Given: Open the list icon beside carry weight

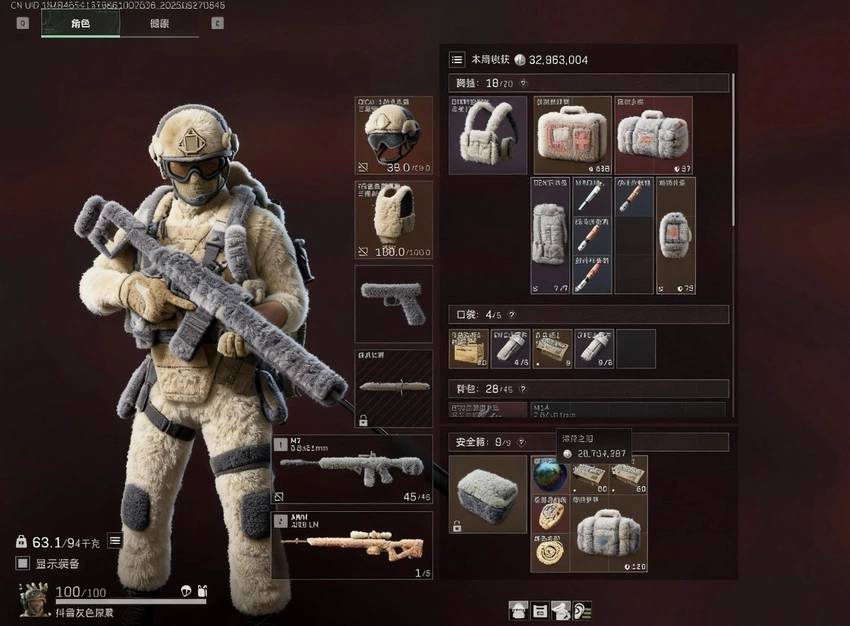Looking at the screenshot, I should pos(115,541).
